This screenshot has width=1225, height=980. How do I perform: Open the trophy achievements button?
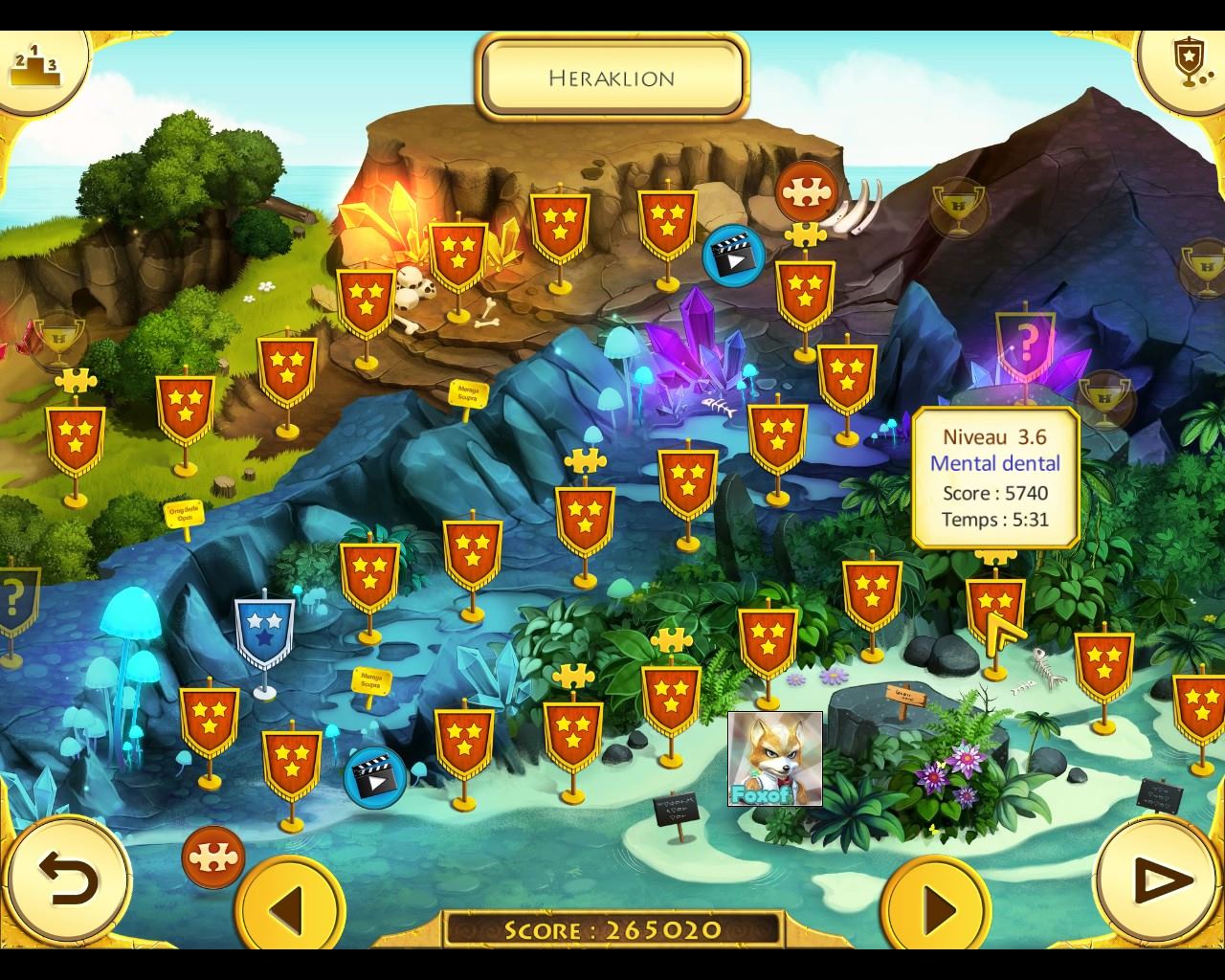pos(1187,63)
